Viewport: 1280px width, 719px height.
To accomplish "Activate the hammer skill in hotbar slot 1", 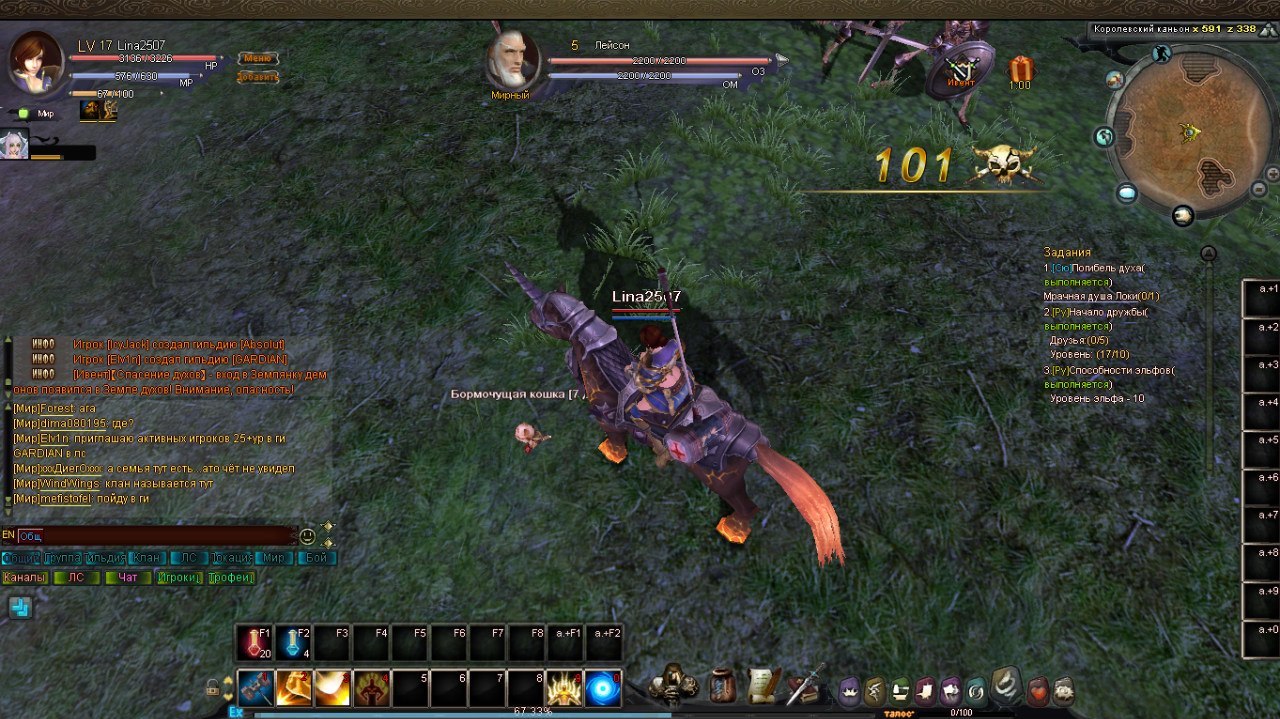I will click(255, 688).
